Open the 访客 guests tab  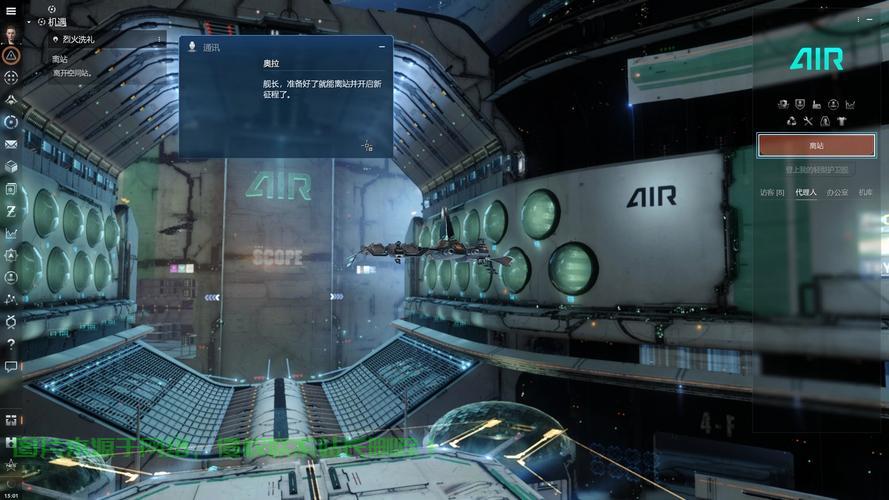click(x=772, y=192)
